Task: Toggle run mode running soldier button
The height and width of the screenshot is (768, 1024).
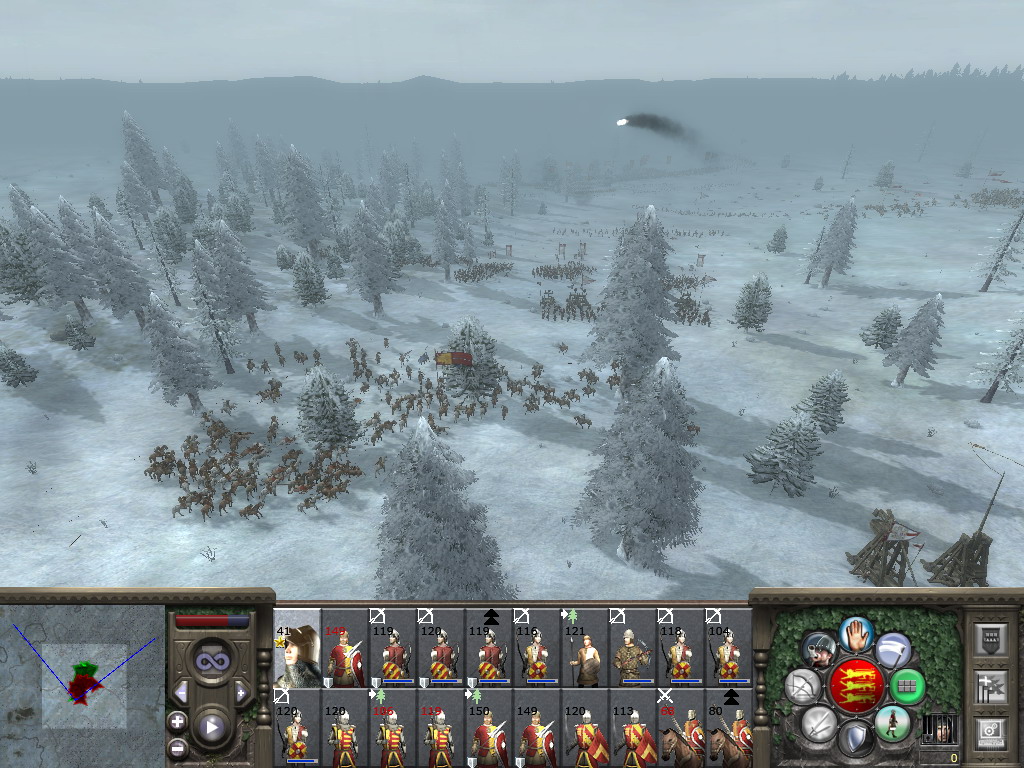Action: click(892, 723)
